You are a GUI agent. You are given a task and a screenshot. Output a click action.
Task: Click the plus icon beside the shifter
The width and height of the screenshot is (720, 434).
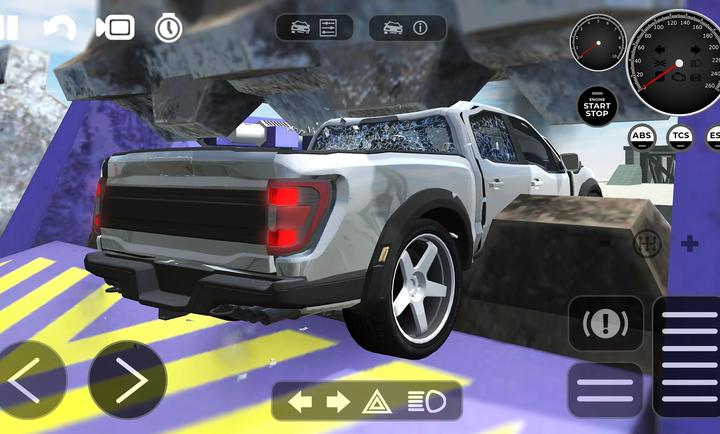(x=689, y=244)
